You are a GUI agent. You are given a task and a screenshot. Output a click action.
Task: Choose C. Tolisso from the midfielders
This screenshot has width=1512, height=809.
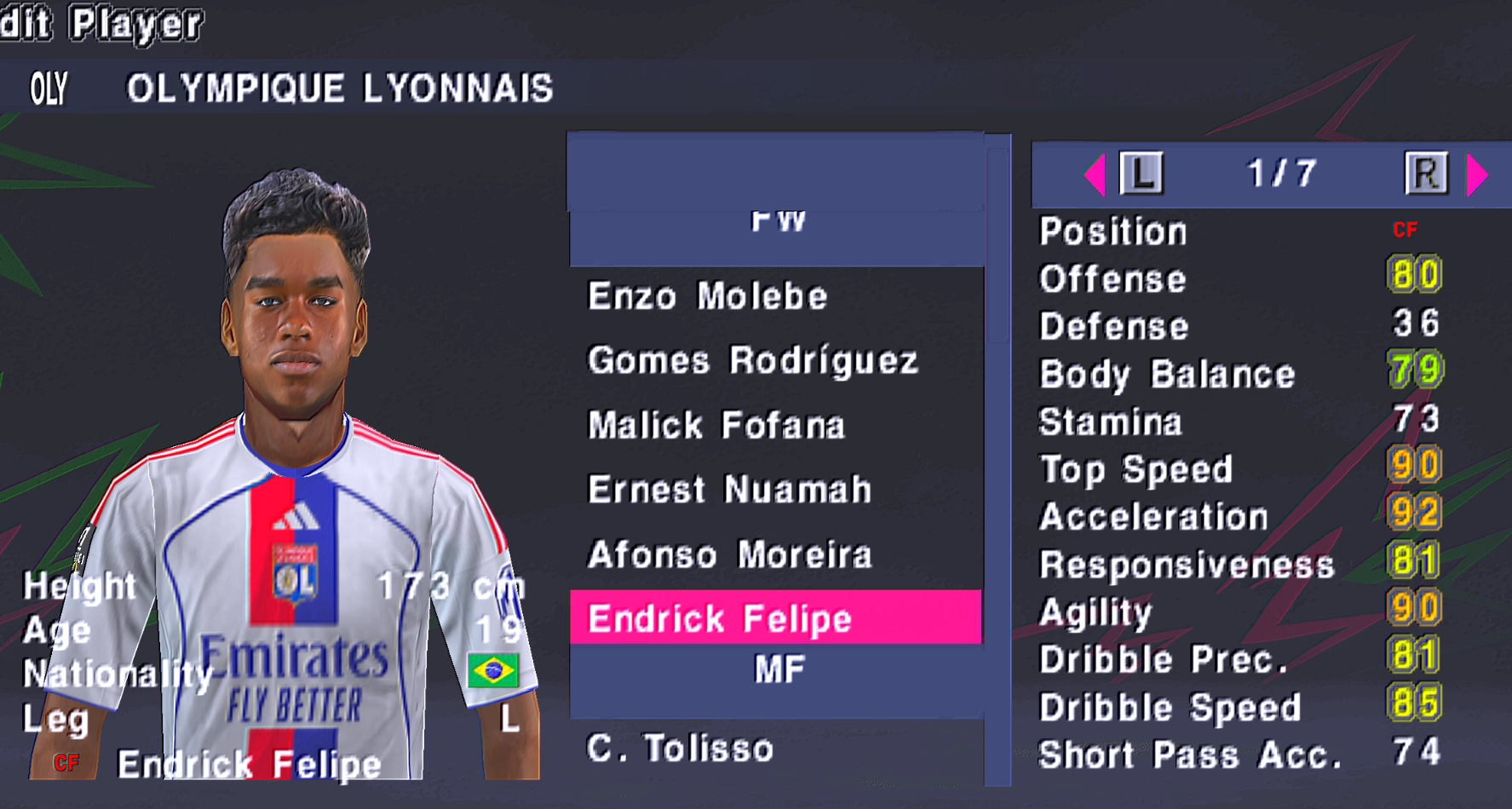point(680,749)
